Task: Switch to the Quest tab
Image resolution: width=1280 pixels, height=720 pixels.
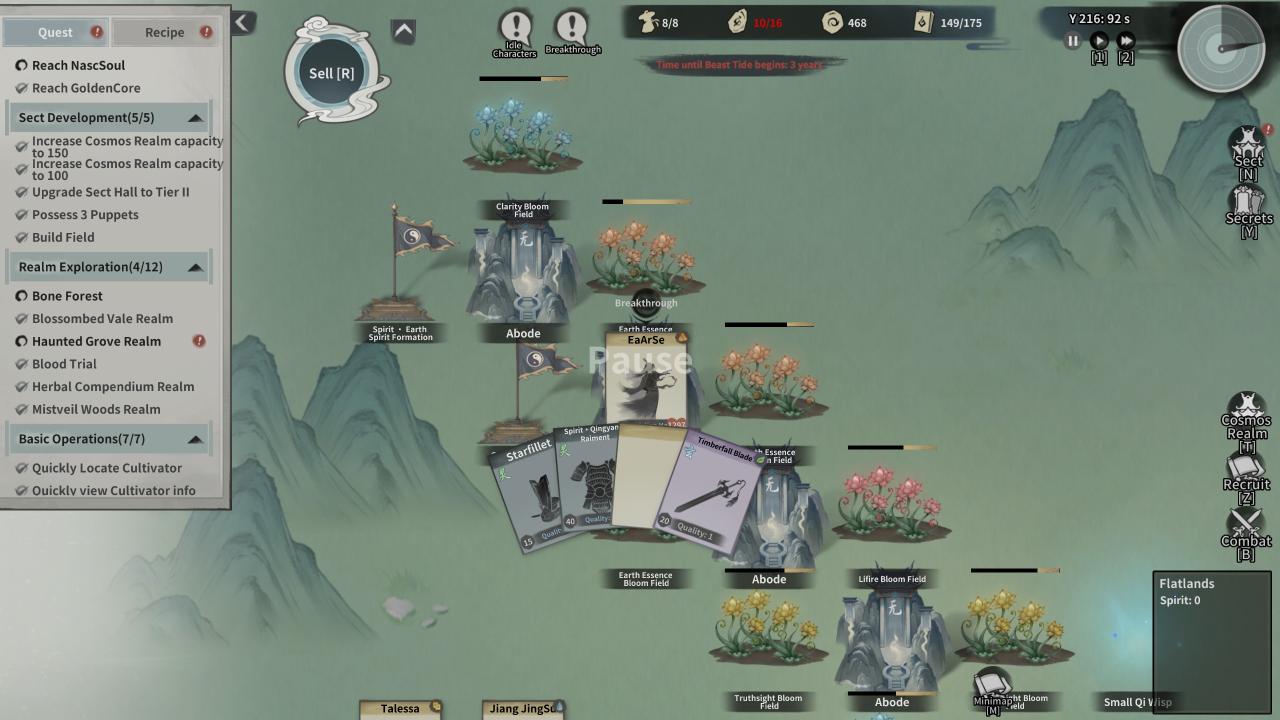Action: coord(55,32)
